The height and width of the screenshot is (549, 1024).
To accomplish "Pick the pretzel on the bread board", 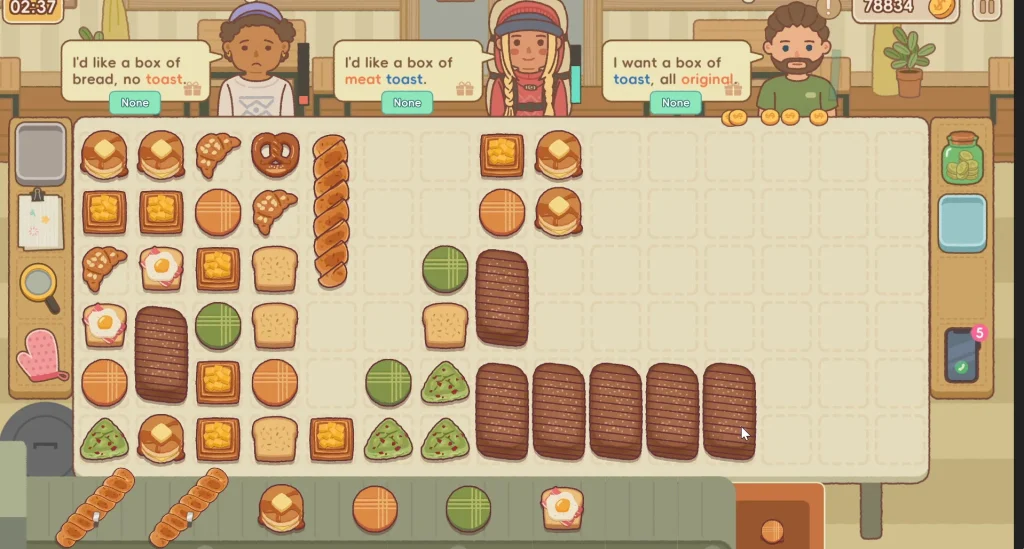I will coord(275,154).
